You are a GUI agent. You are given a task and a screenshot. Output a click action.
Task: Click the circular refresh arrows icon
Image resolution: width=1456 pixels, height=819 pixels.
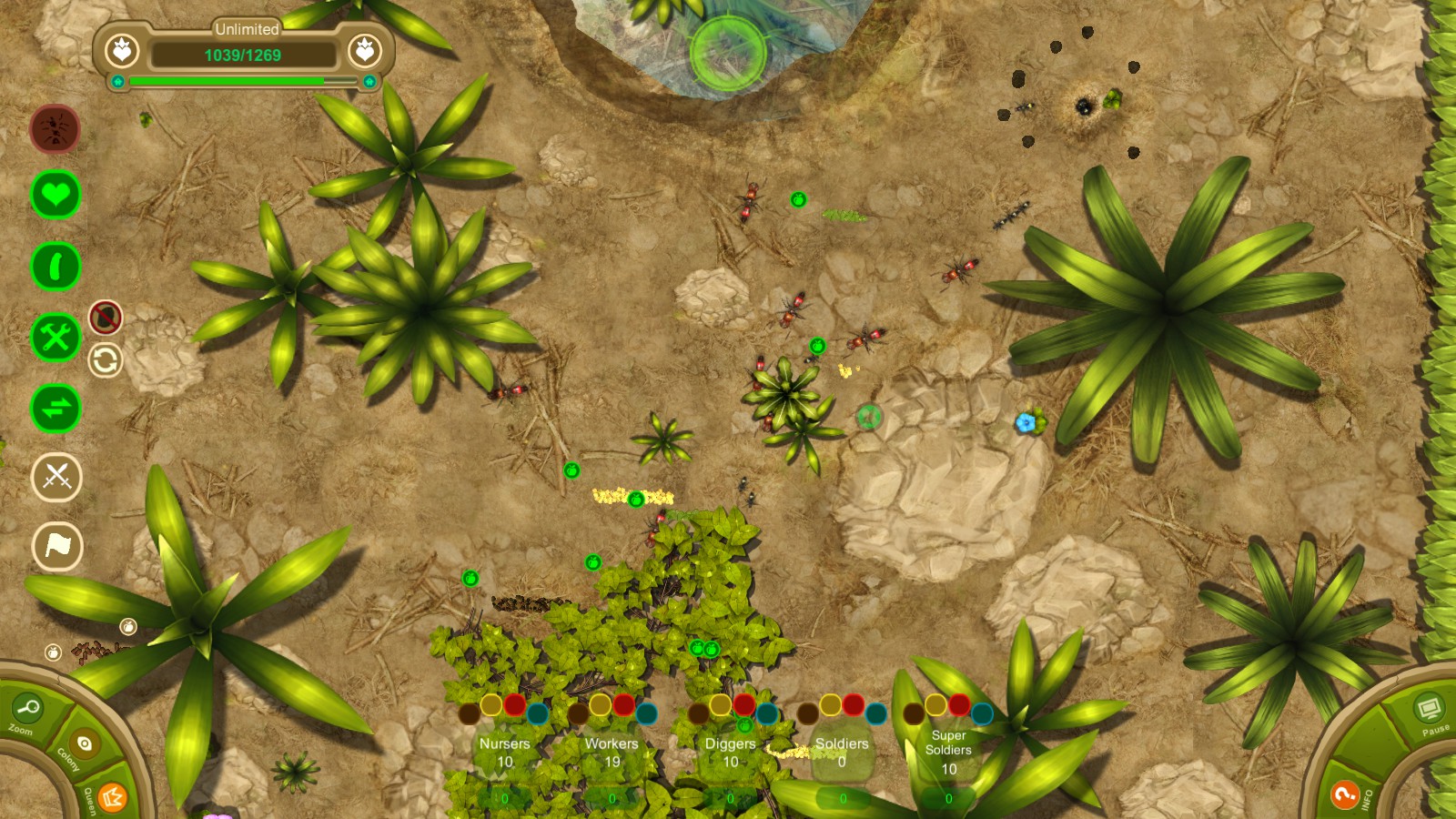[106, 360]
